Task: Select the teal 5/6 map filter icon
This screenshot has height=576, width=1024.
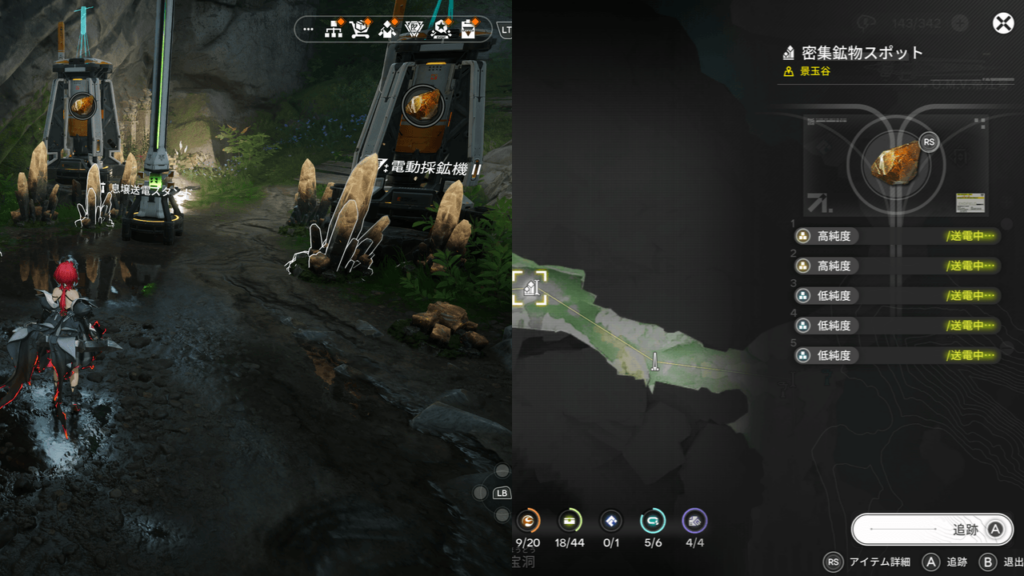Action: [653, 521]
